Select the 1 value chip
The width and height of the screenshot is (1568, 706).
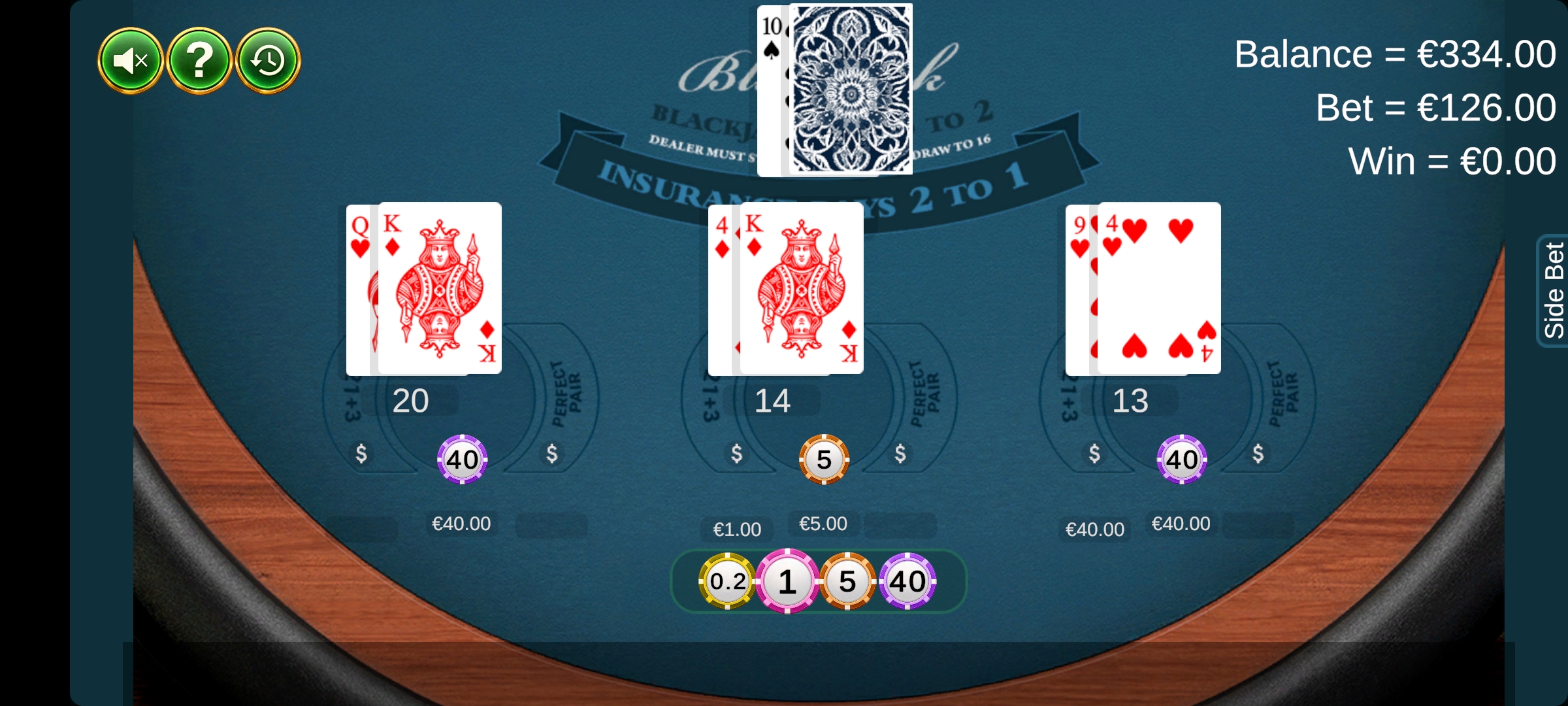click(787, 582)
